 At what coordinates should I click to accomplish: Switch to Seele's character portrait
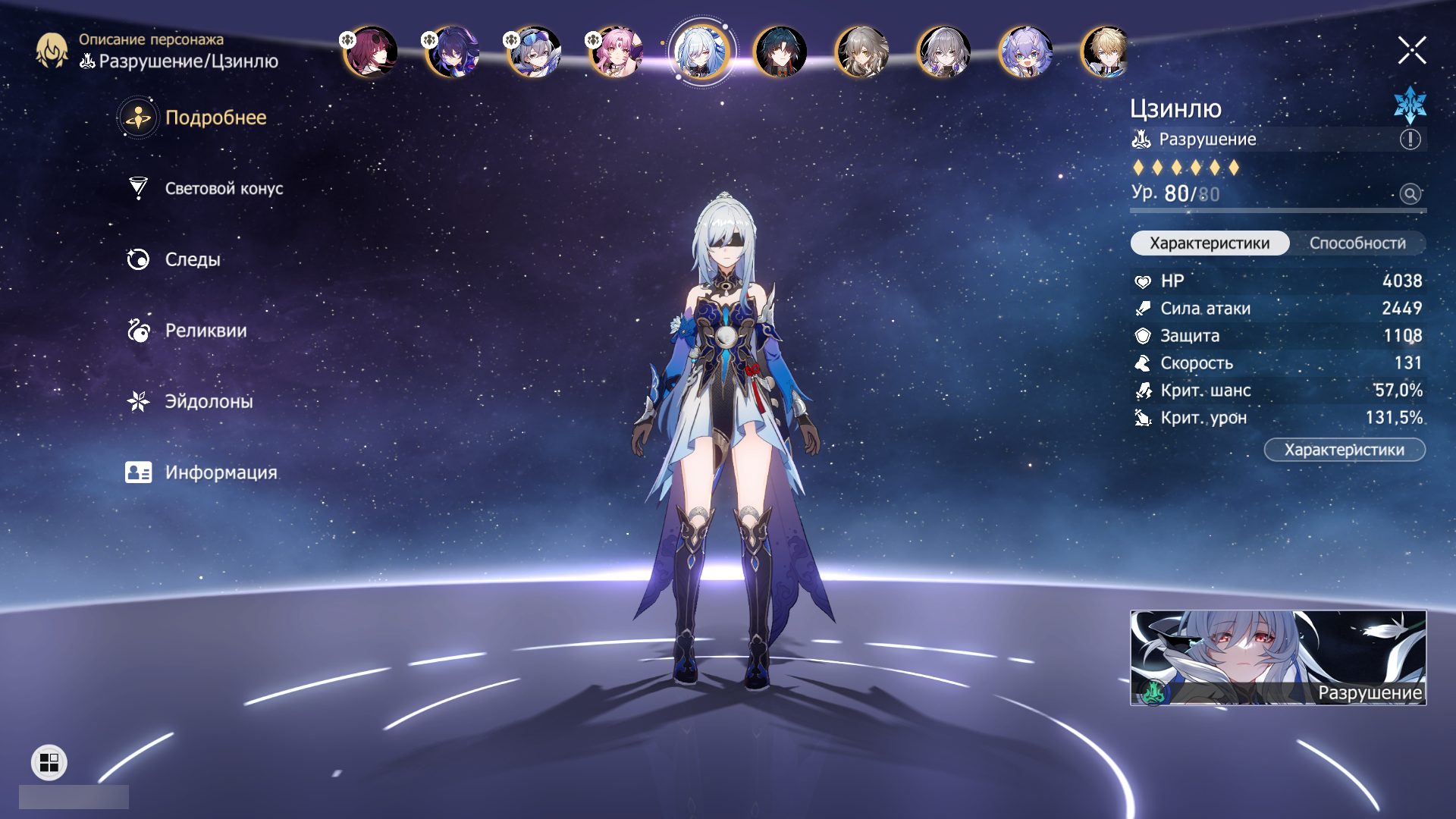point(453,52)
